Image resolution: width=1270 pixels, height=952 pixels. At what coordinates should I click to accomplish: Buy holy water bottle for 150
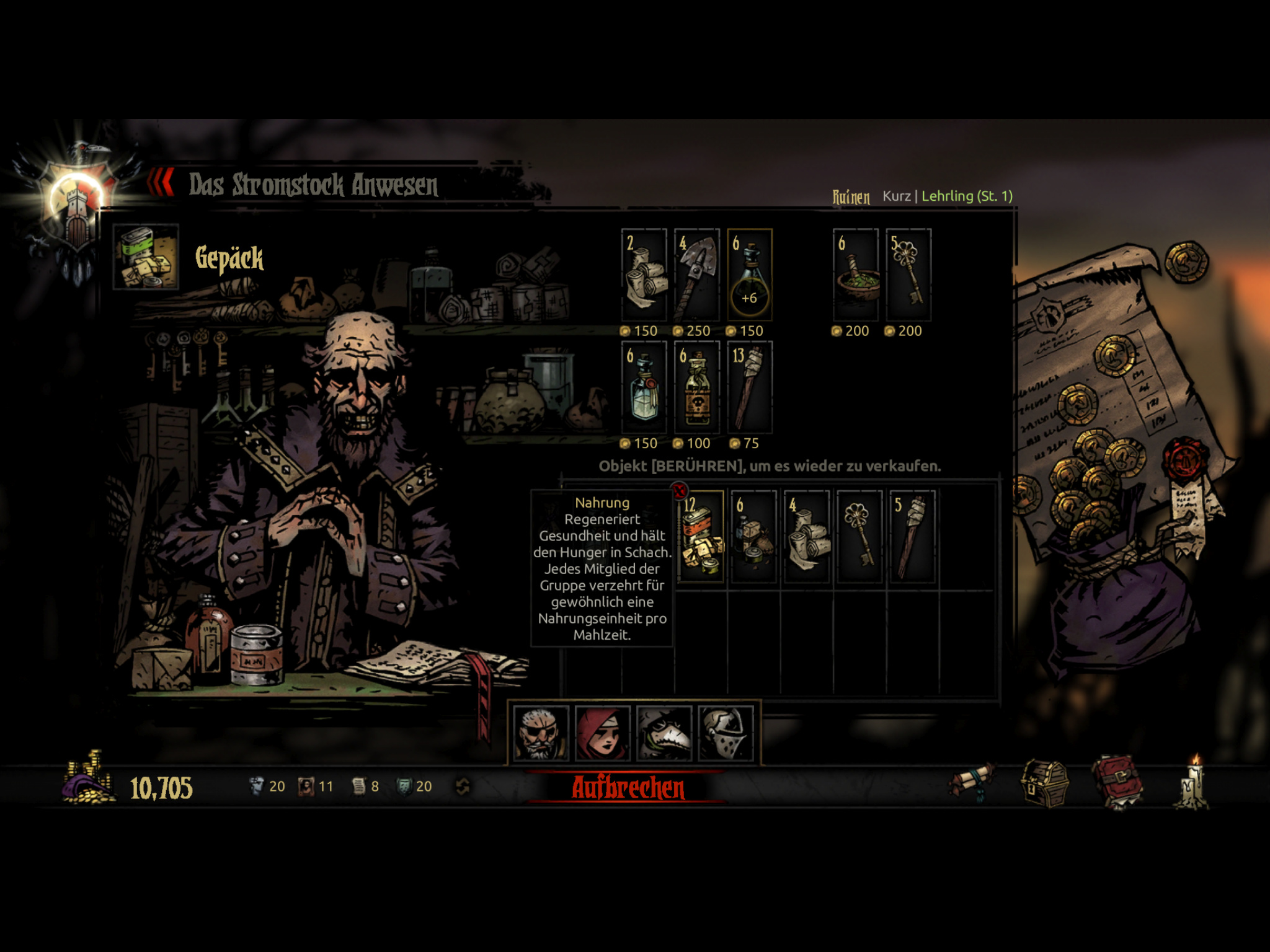(644, 388)
